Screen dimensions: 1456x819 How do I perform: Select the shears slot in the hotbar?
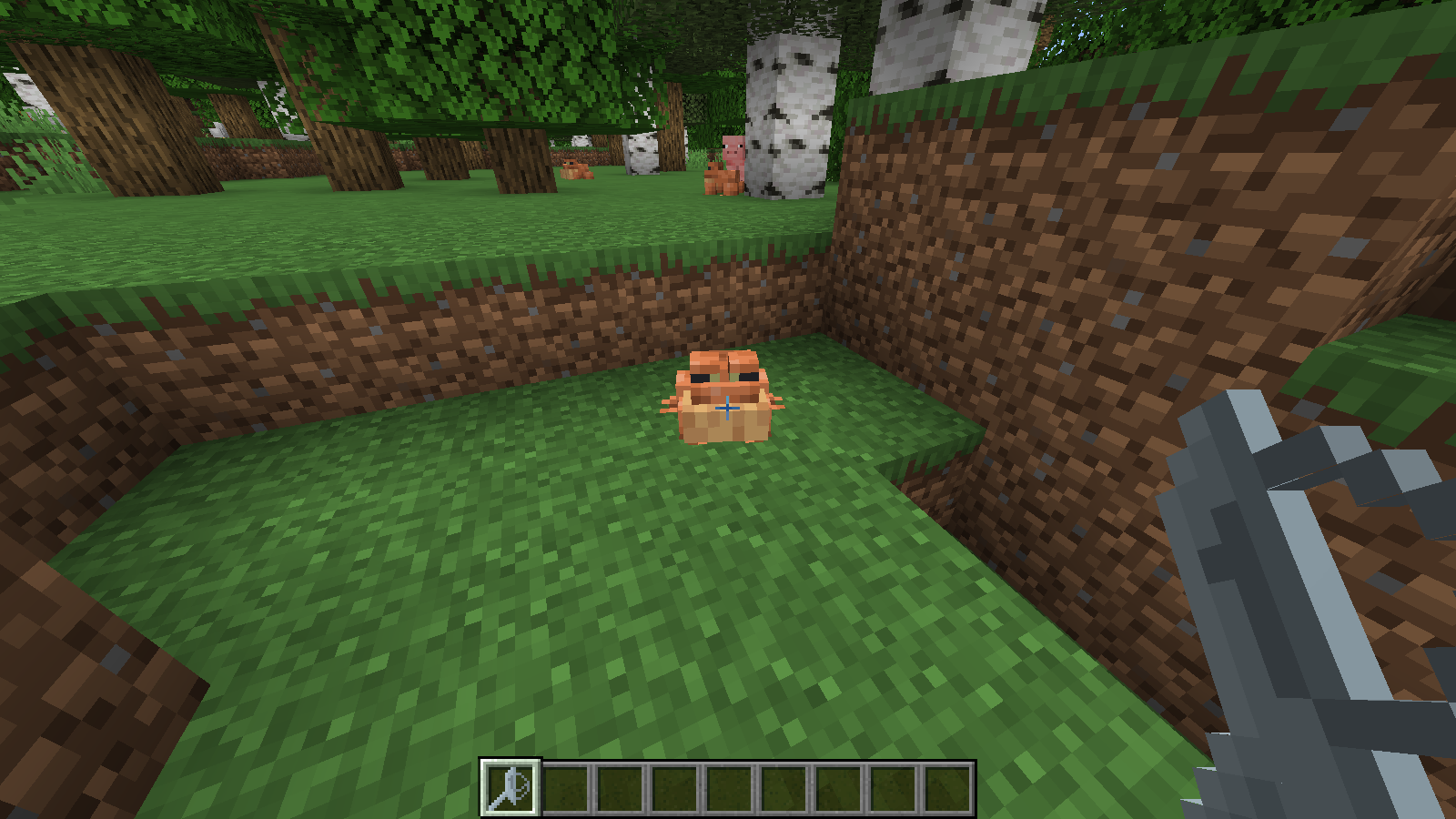[511, 787]
